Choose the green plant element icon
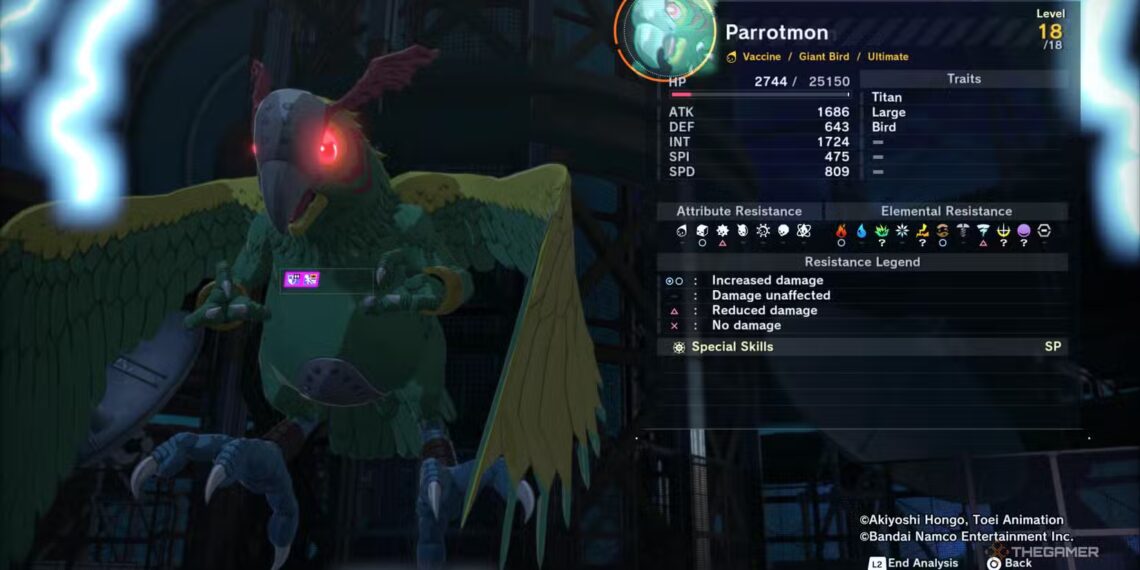1140x570 pixels. [x=881, y=231]
